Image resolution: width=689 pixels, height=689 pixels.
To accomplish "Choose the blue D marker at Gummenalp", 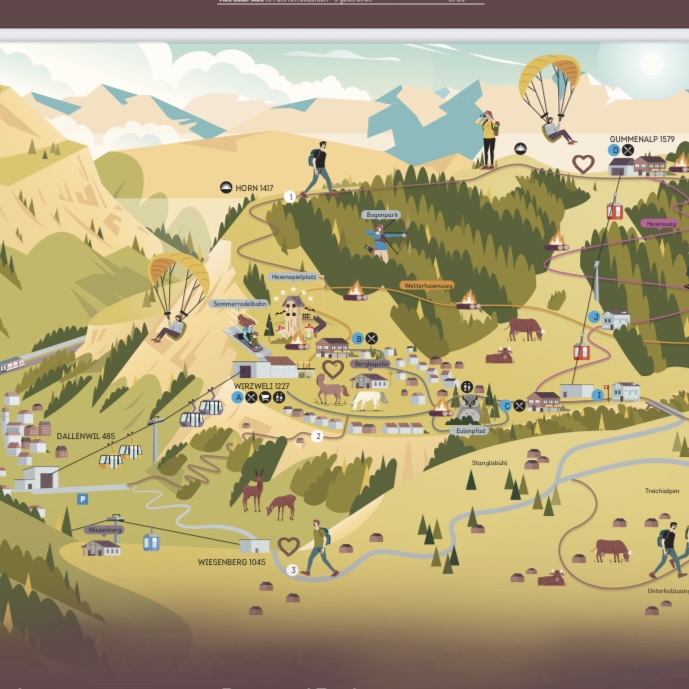I will tap(614, 150).
